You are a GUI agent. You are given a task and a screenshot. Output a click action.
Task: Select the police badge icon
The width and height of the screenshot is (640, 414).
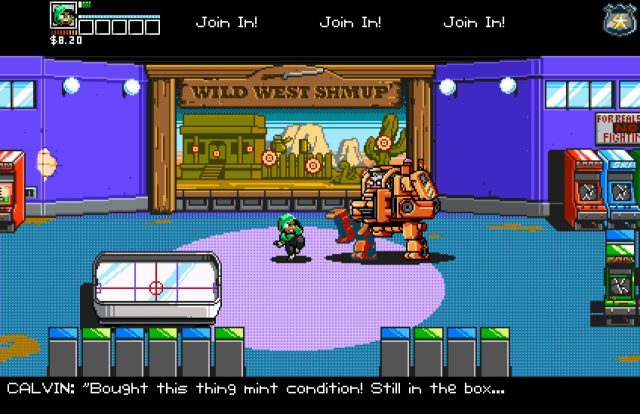[616, 20]
